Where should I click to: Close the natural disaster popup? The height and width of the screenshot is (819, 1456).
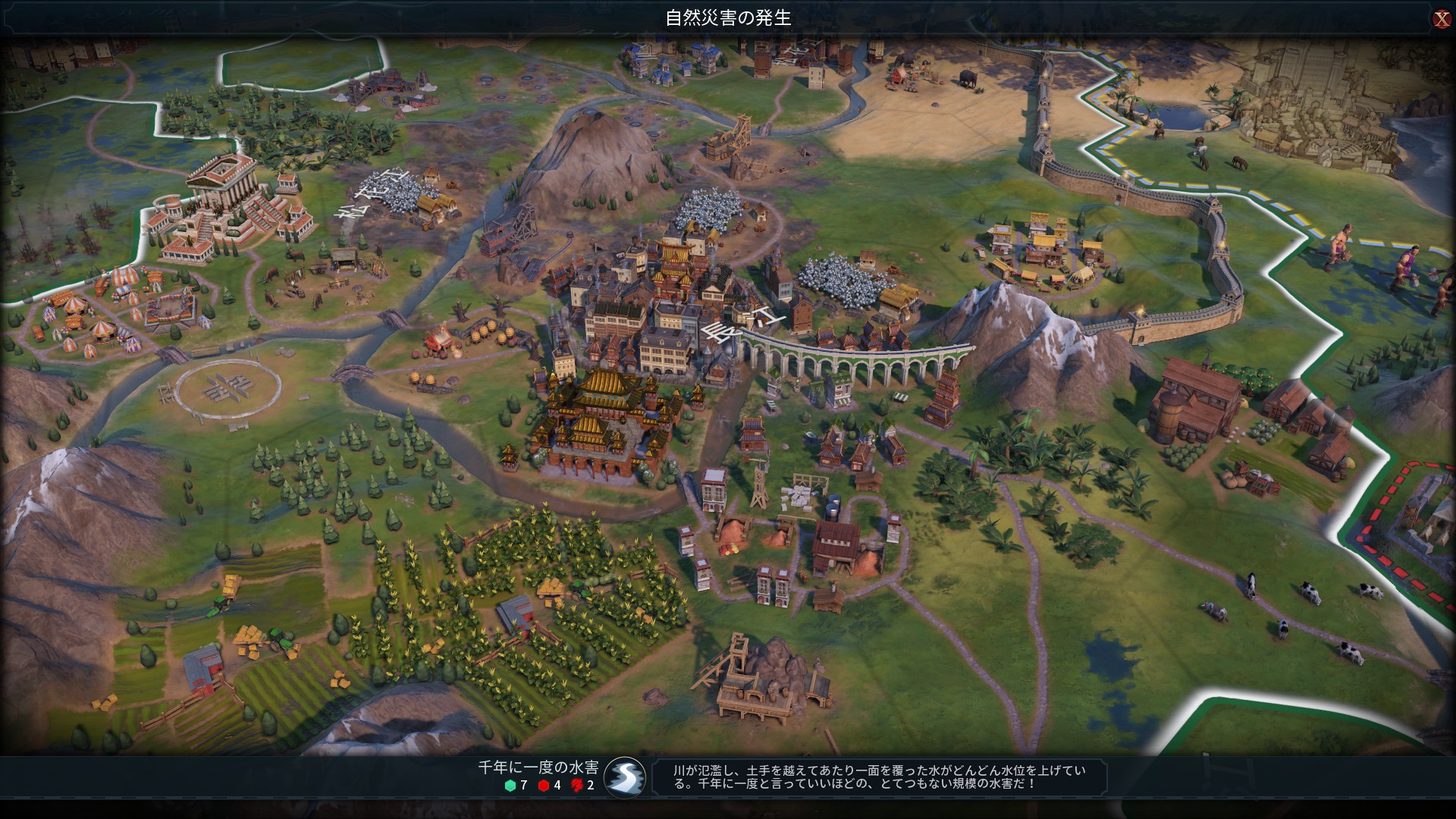[1441, 19]
